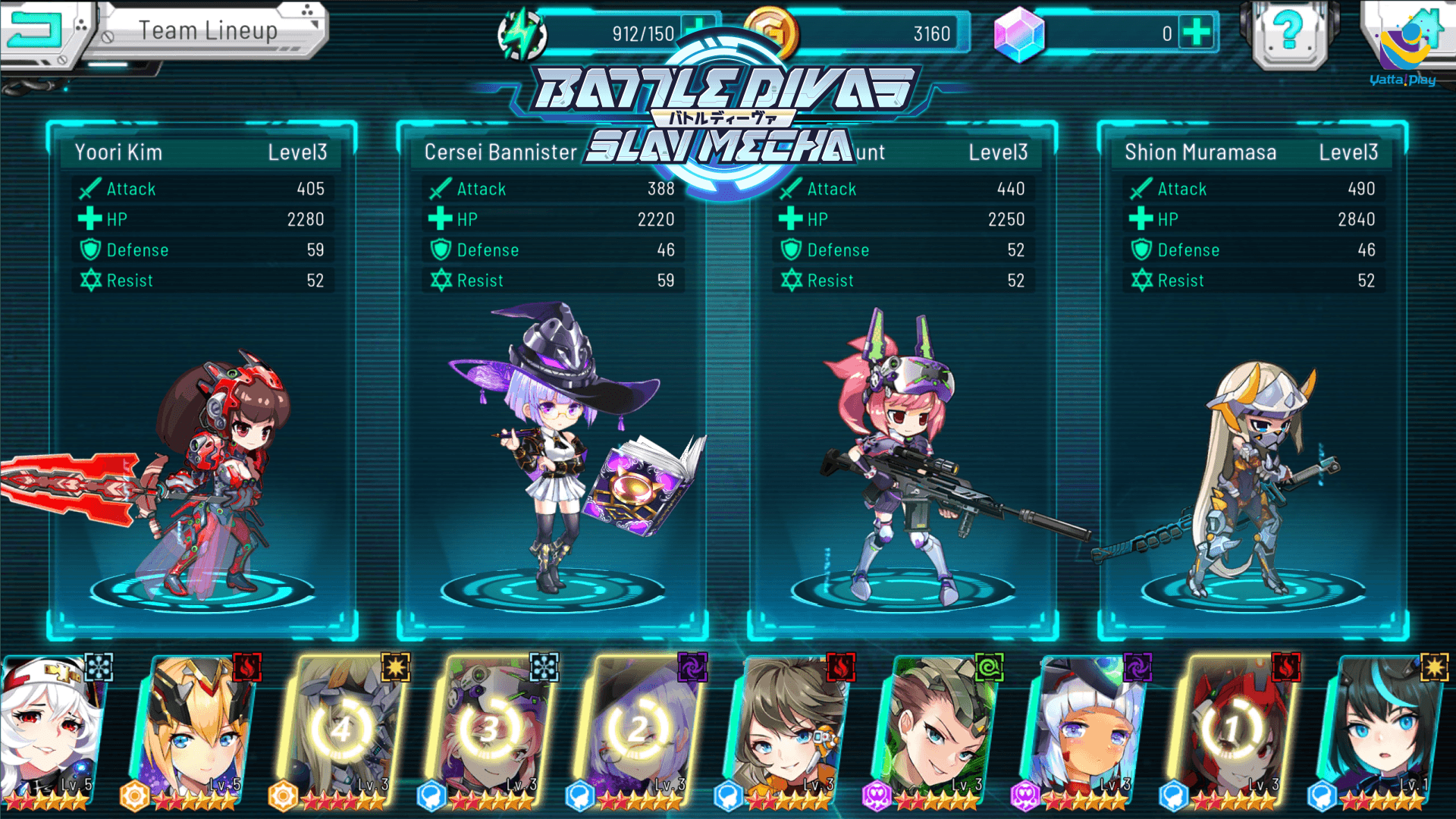
Task: Choose the green wind element hero card
Action: click(x=937, y=732)
